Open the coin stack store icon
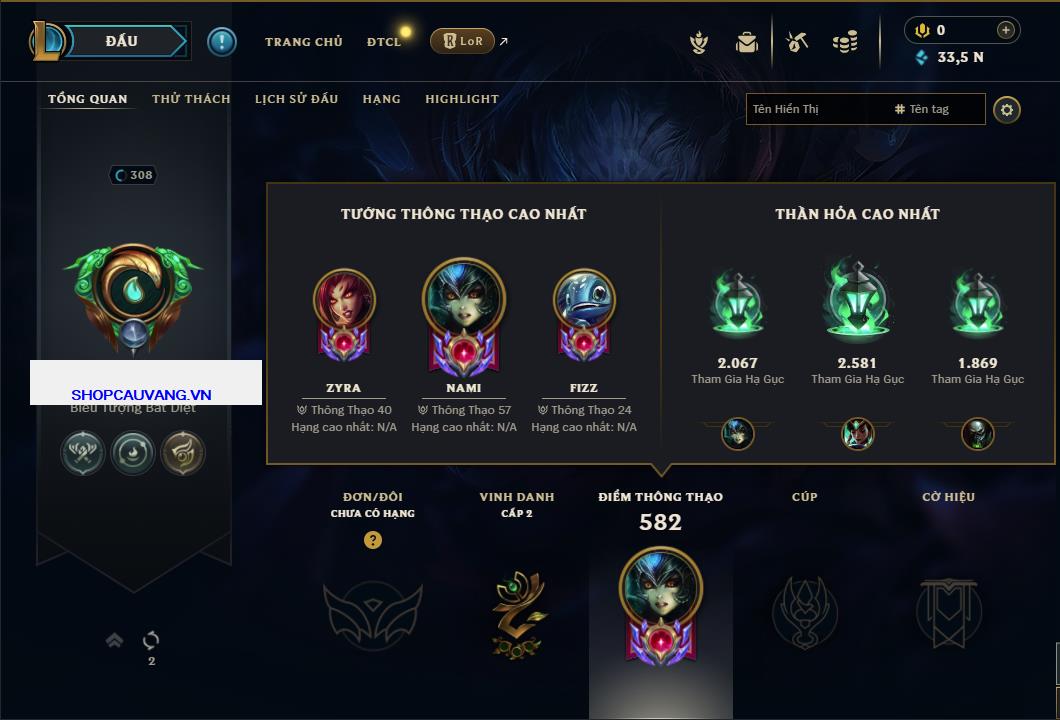This screenshot has height=720, width=1060. [845, 42]
